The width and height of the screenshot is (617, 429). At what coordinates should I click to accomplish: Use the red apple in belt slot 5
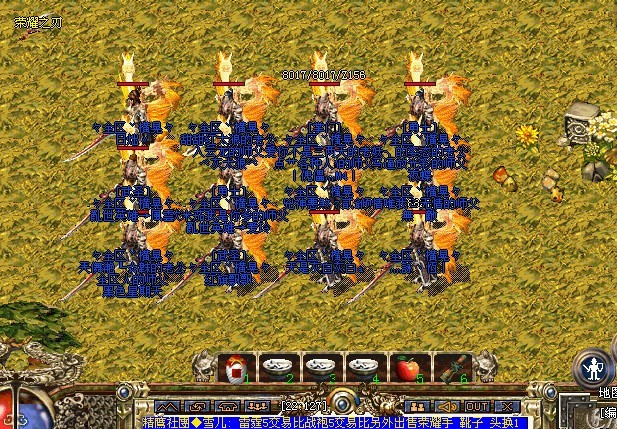407,368
